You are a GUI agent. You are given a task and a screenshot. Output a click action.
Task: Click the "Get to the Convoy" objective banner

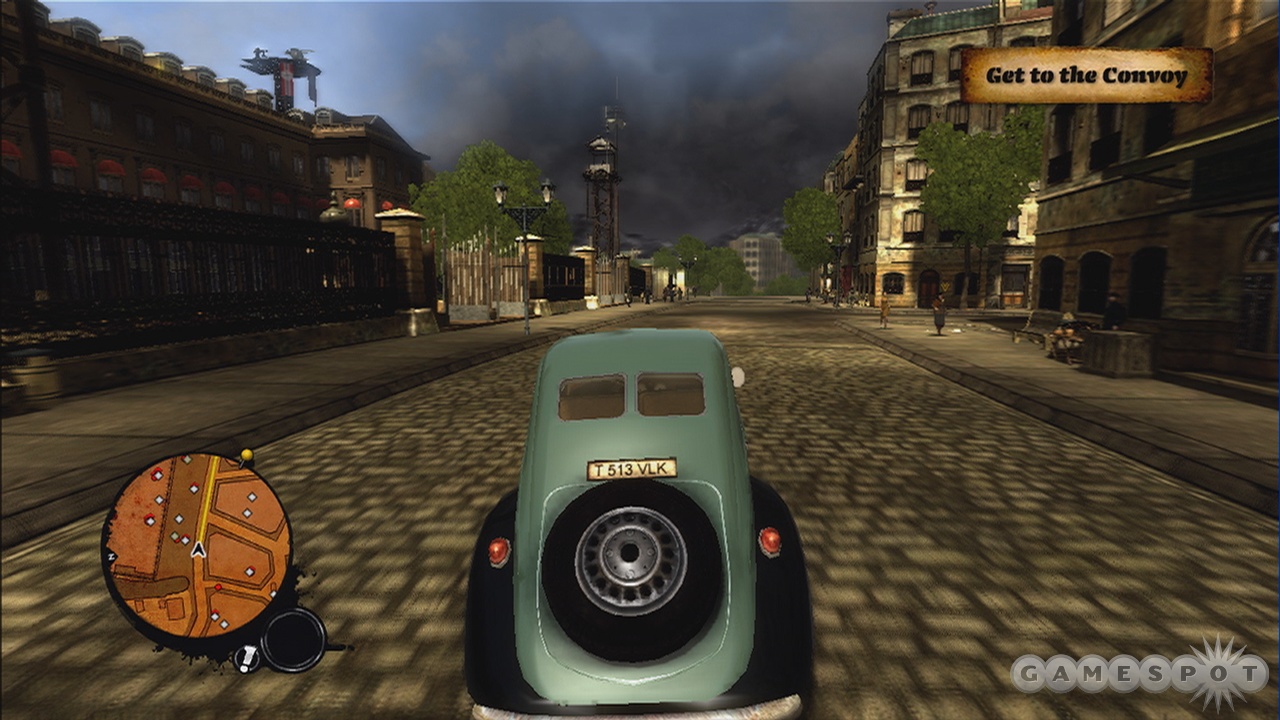[x=1086, y=75]
